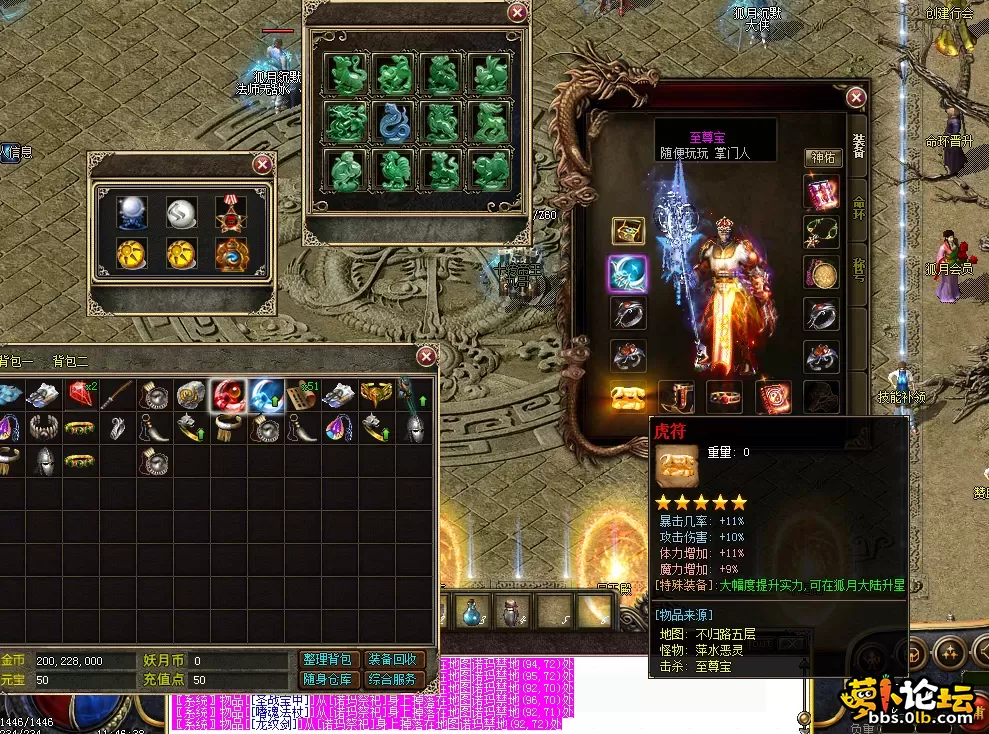Image resolution: width=989 pixels, height=734 pixels.
Task: Switch to the 命环 tab
Action: [x=858, y=212]
